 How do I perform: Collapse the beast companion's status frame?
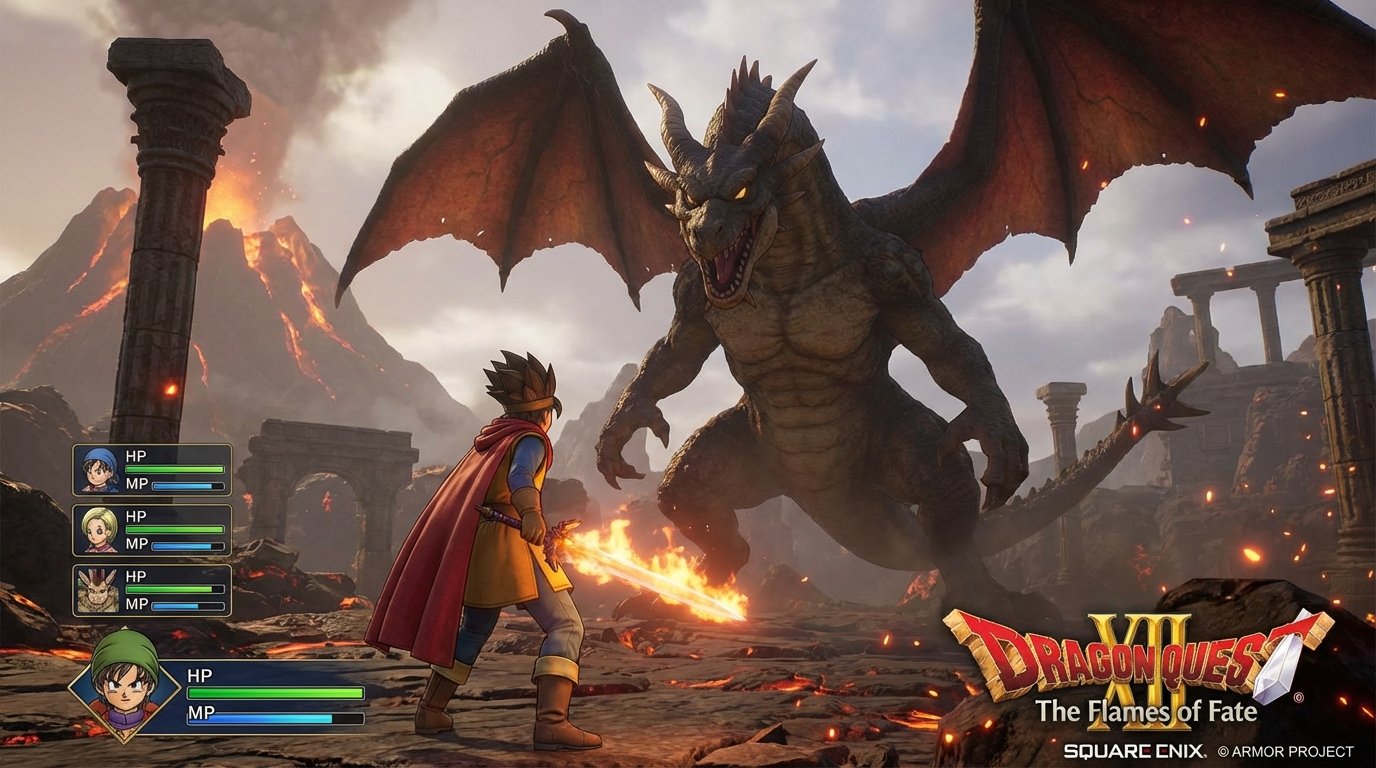point(155,592)
